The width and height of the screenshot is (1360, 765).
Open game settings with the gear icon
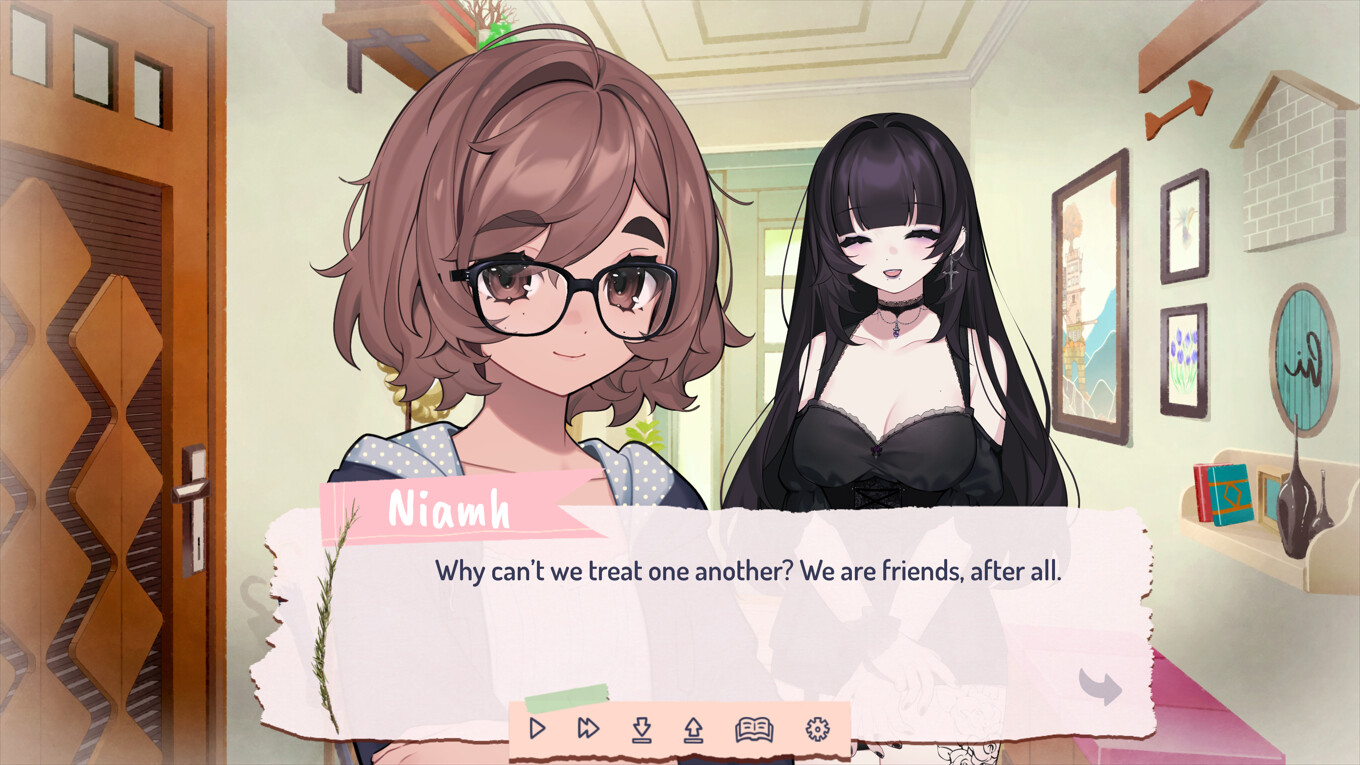click(x=817, y=730)
